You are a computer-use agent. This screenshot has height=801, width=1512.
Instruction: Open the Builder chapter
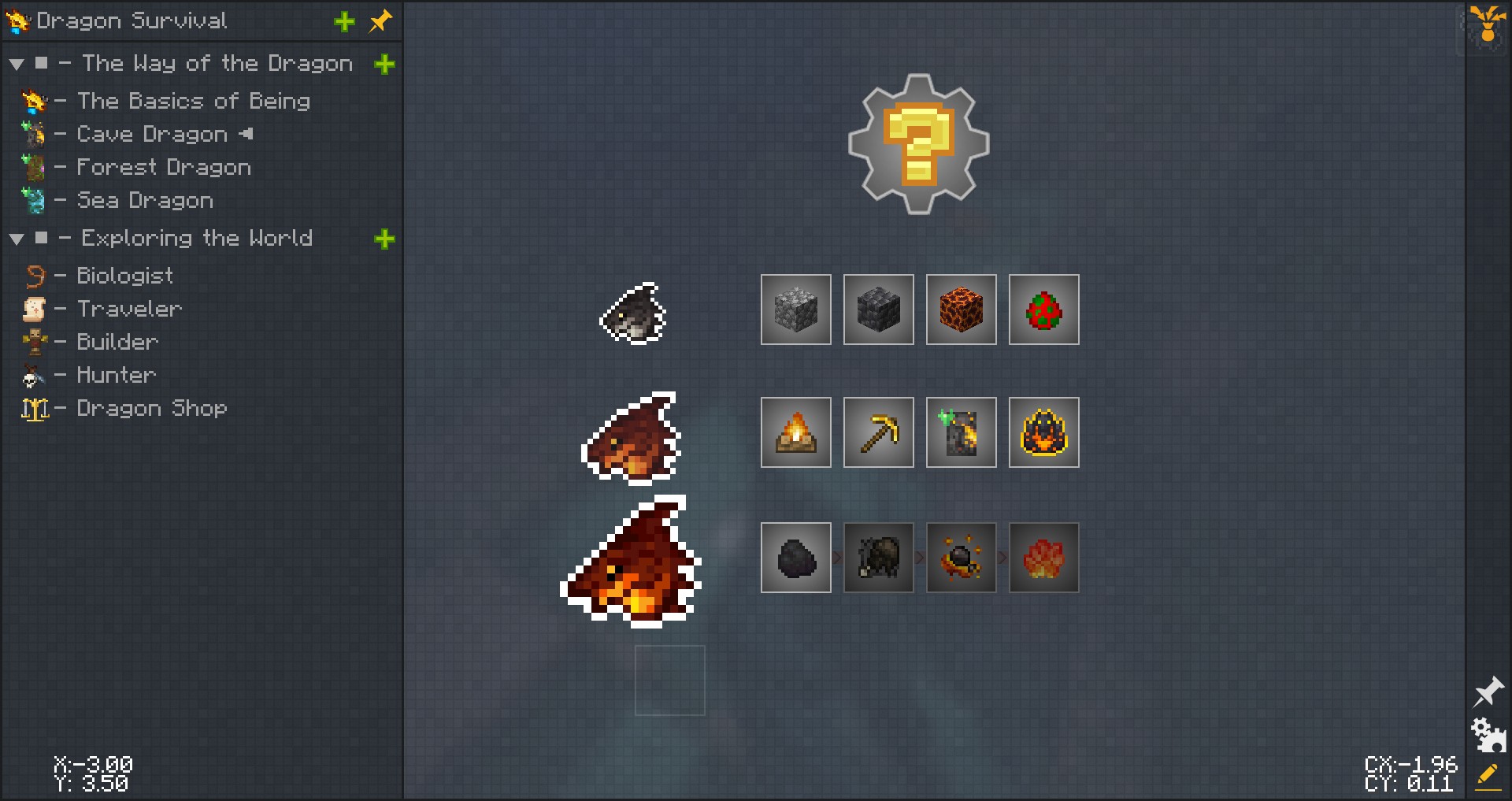[x=117, y=342]
